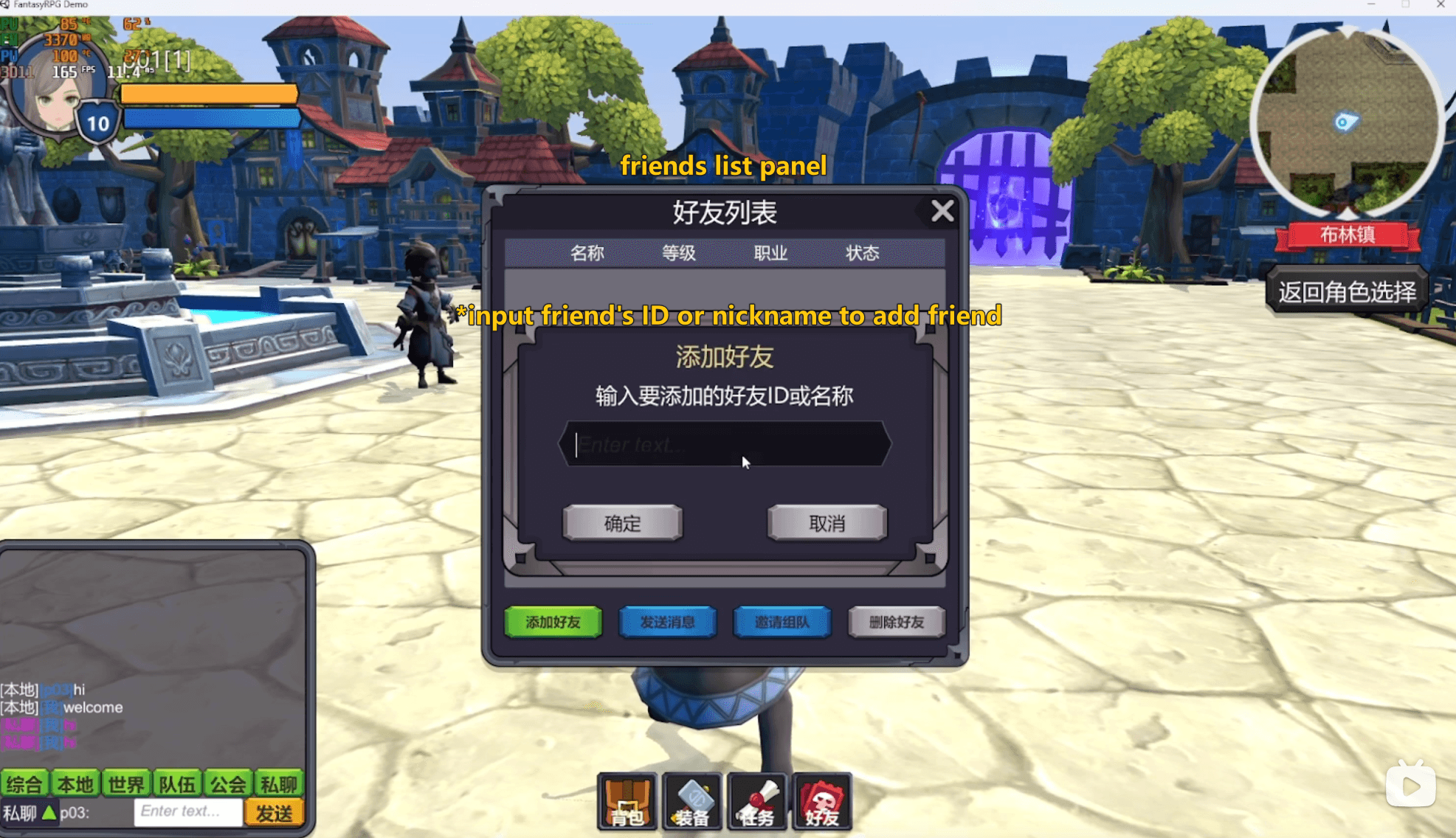Open the 好友 friends icon
Screen dimensions: 1456x838
pyautogui.click(x=821, y=803)
